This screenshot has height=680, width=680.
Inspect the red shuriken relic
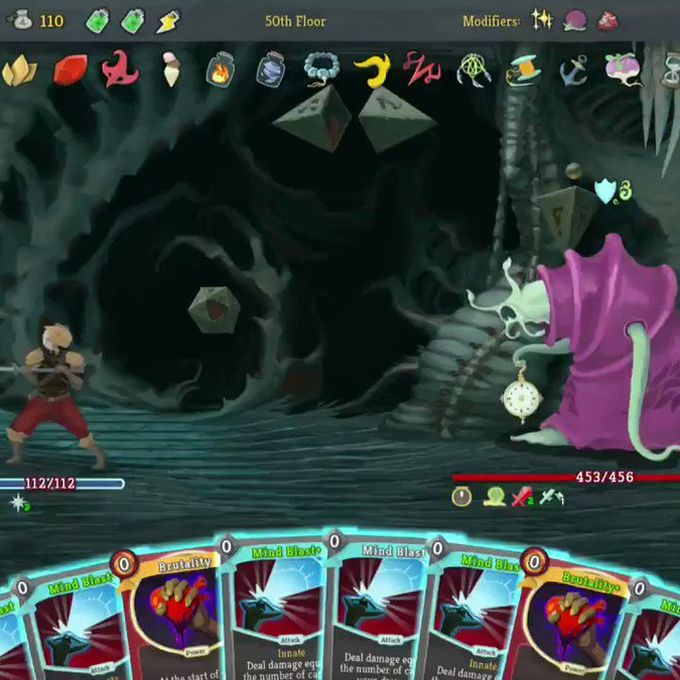tap(120, 69)
